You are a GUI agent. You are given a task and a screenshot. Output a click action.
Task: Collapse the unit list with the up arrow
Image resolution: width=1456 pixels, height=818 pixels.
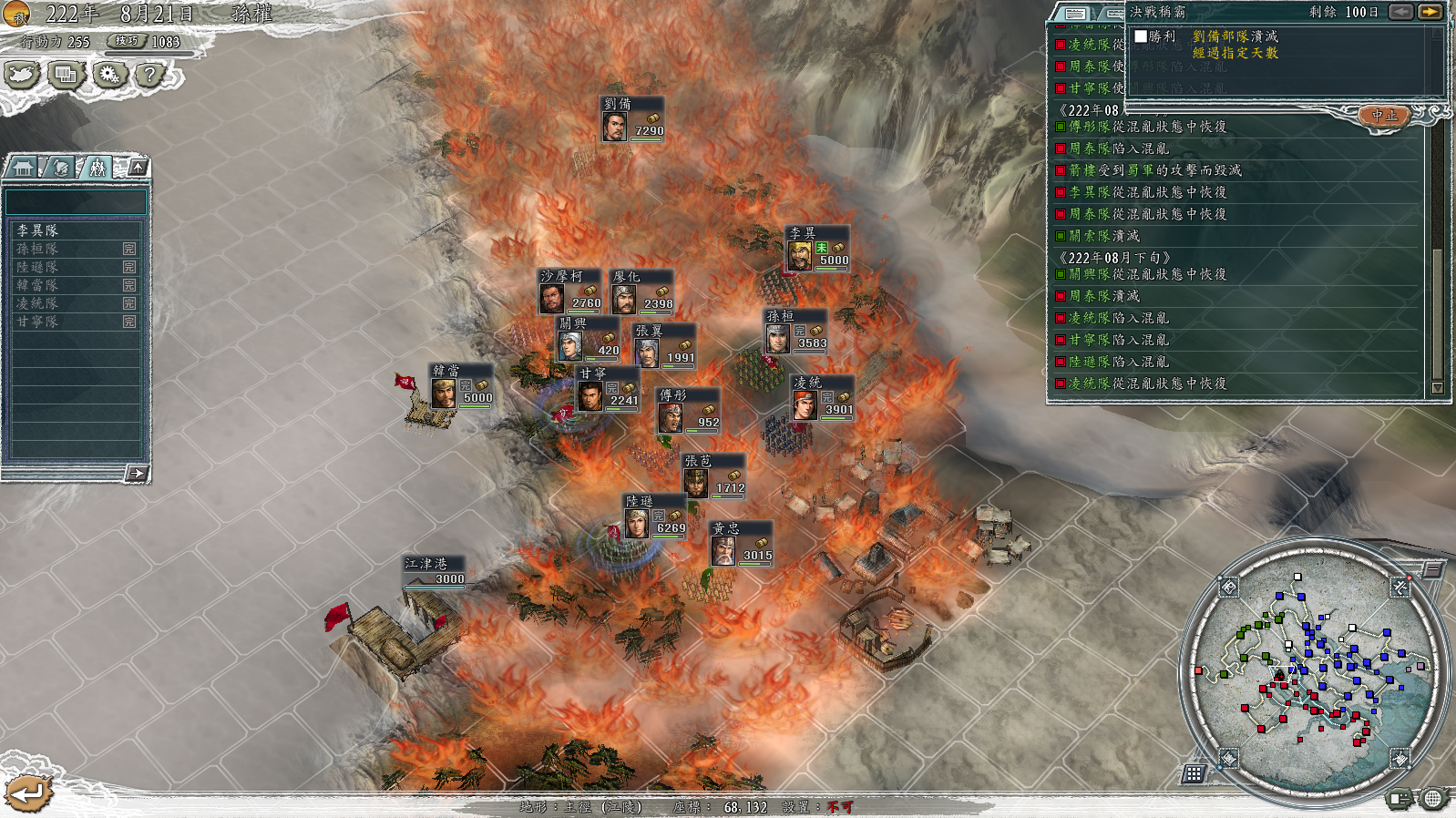pyautogui.click(x=138, y=167)
